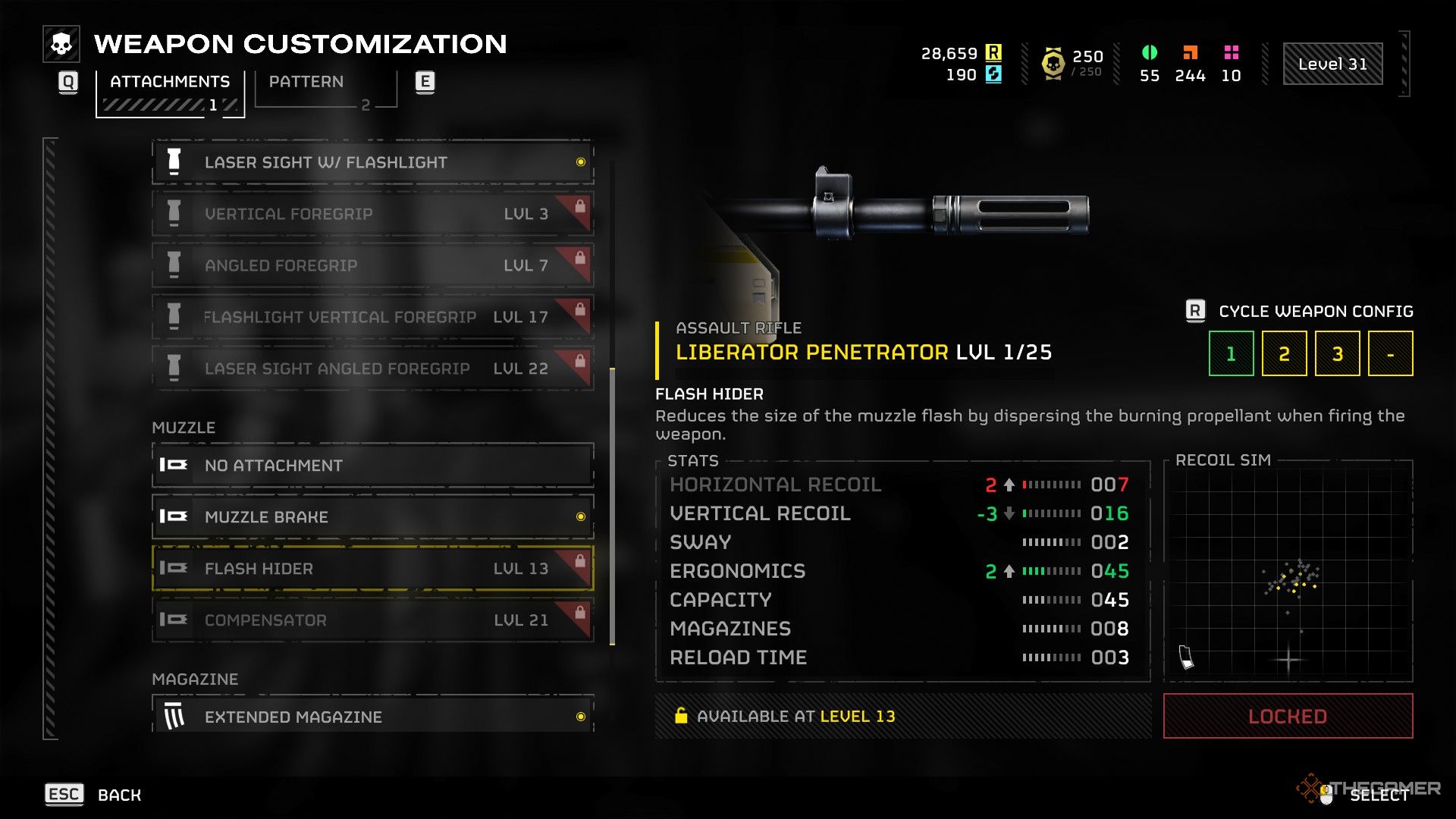Switch to weapon config 3
Viewport: 1456px width, 819px height.
(x=1337, y=353)
